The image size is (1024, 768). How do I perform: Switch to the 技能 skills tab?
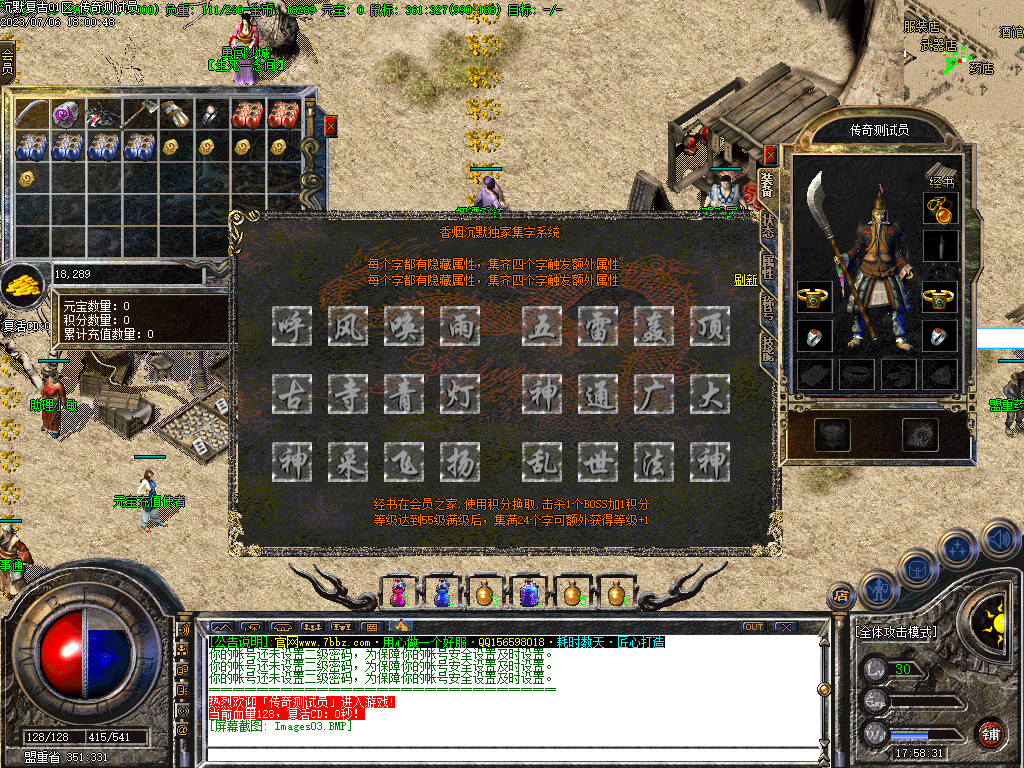point(768,347)
